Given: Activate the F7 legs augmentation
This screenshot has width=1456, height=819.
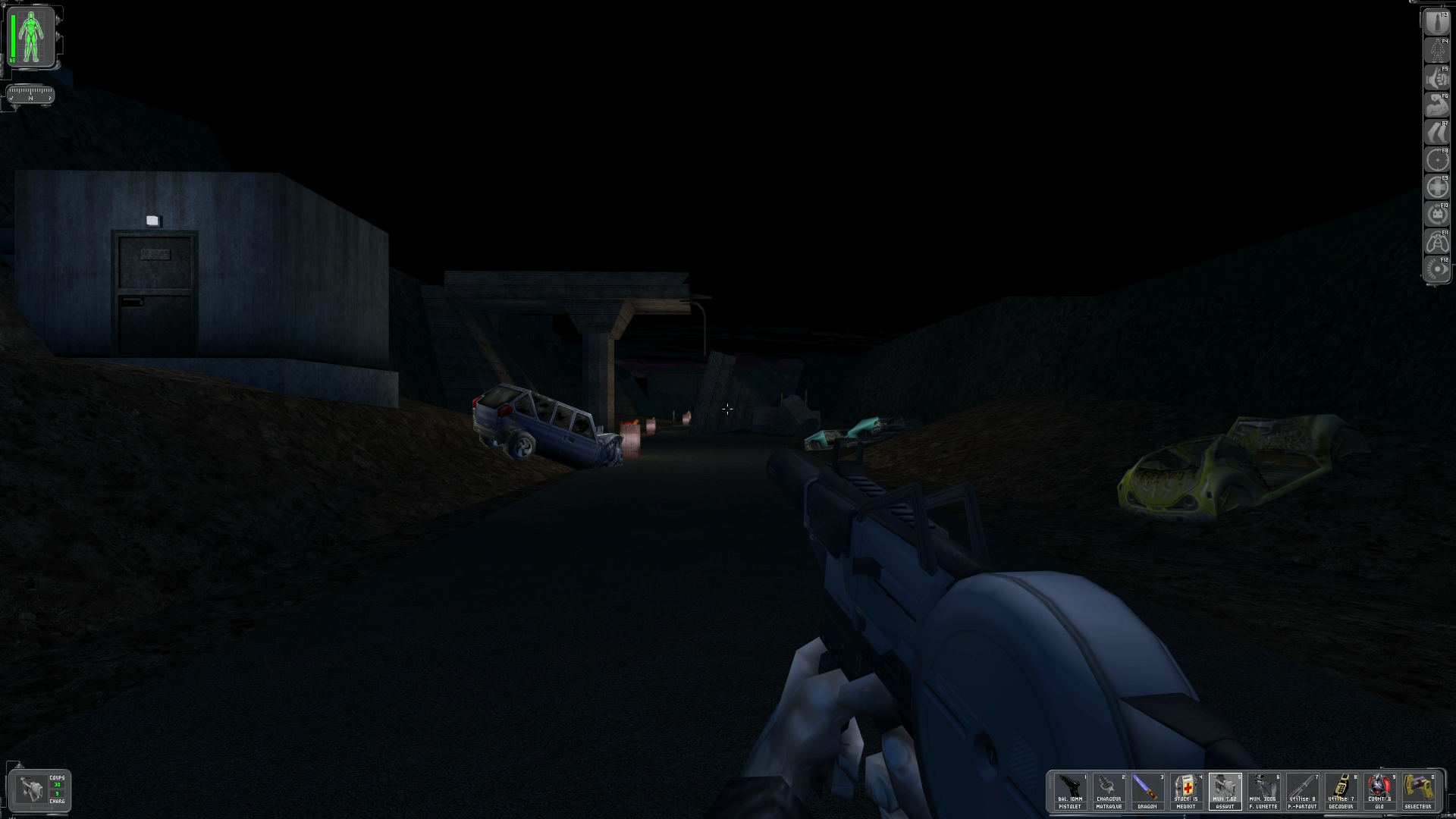Looking at the screenshot, I should click(x=1436, y=133).
